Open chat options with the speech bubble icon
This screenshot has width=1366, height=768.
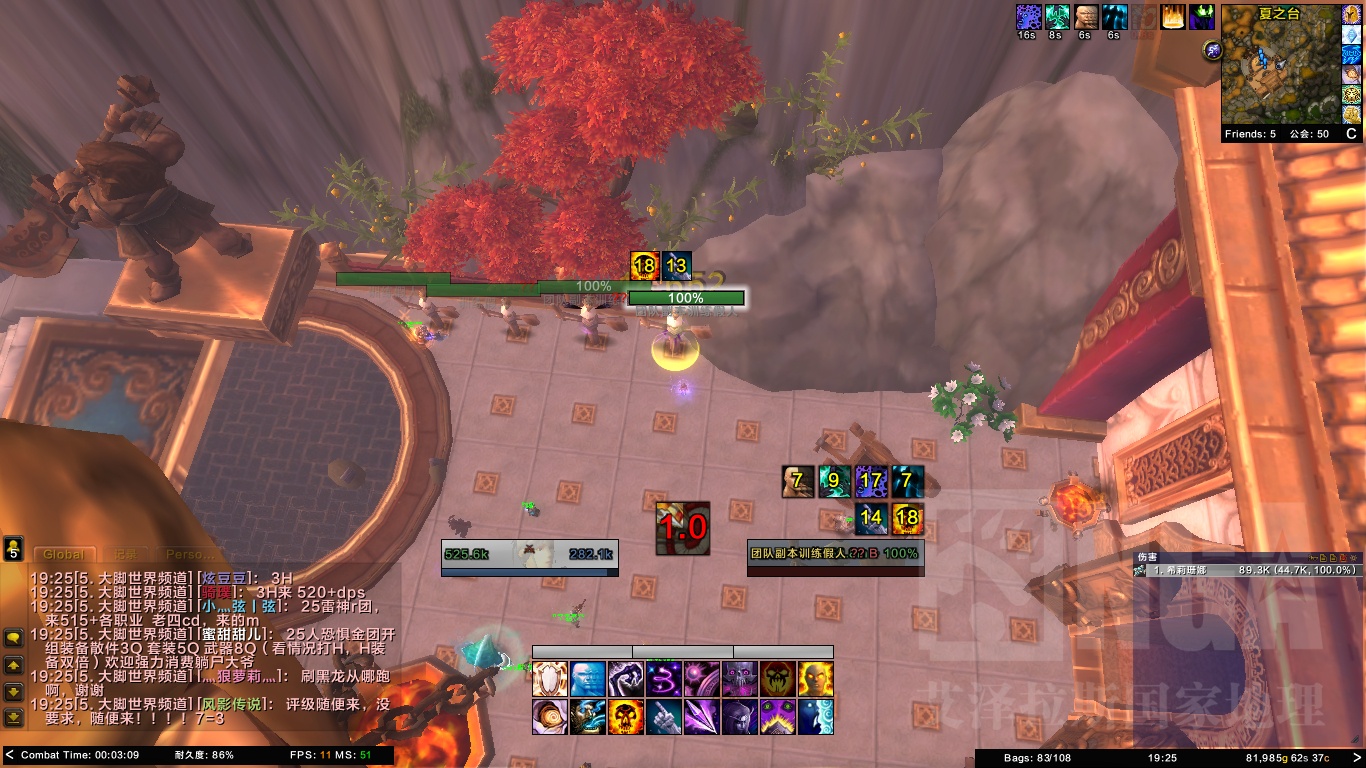click(13, 636)
